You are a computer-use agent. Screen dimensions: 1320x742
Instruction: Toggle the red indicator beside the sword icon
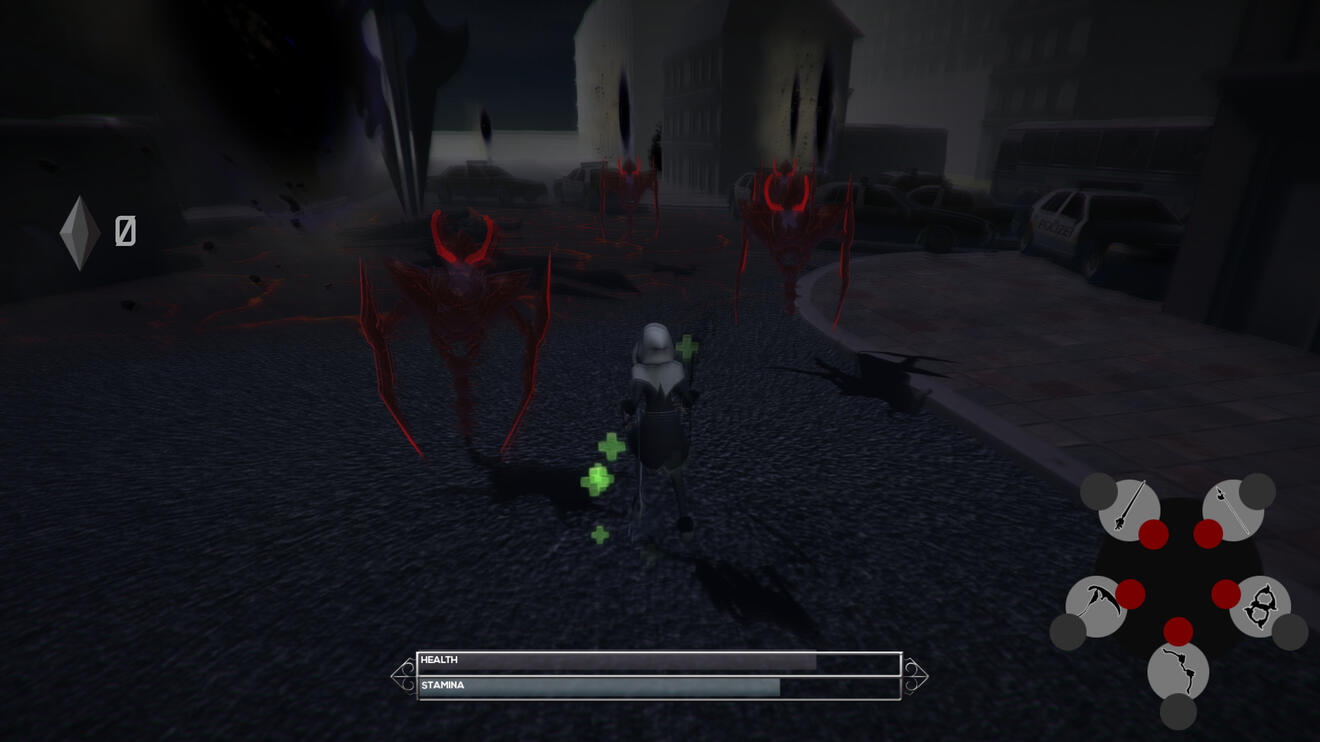point(1151,532)
